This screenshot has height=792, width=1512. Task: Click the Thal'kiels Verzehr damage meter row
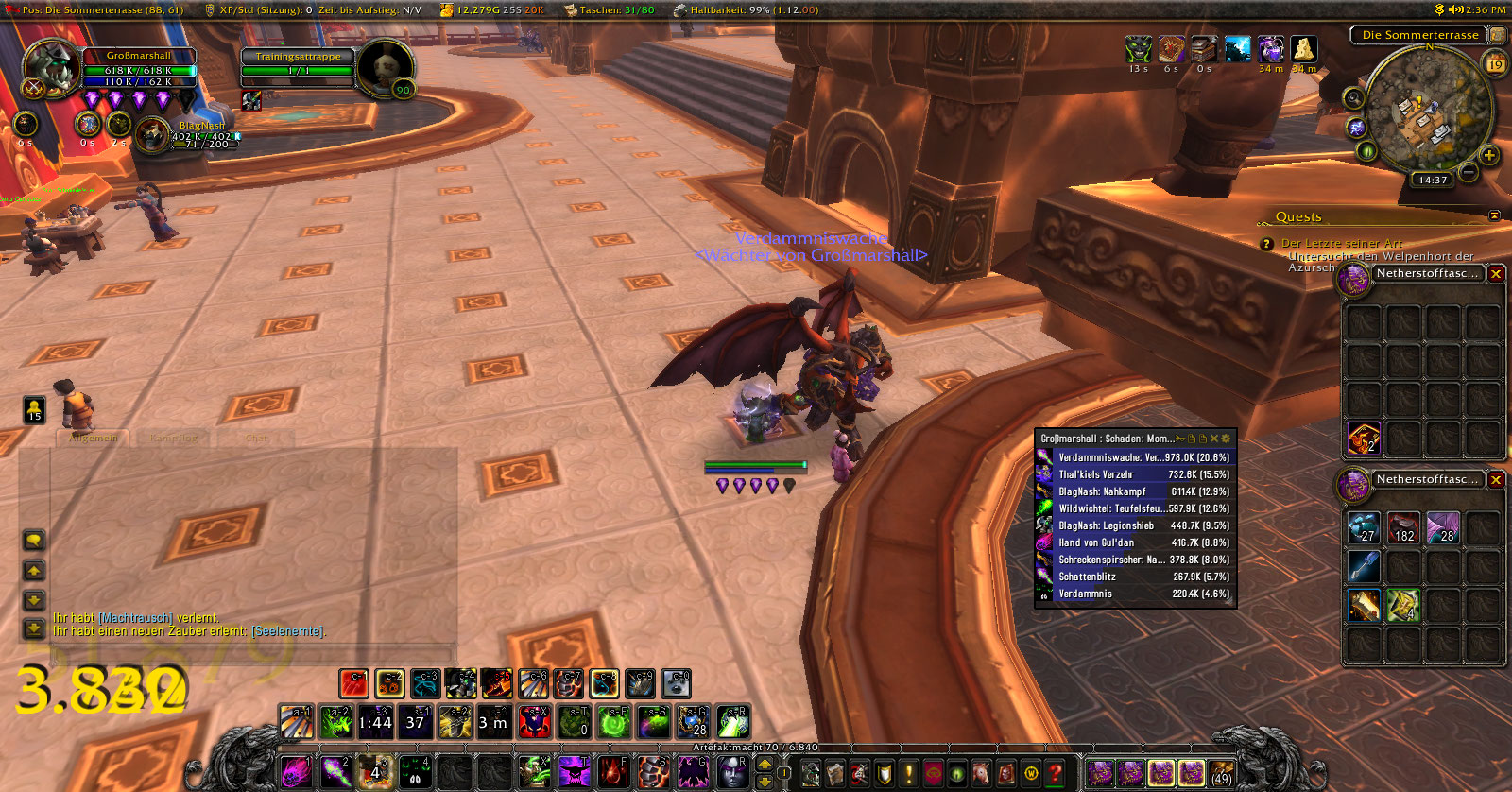[1136, 474]
